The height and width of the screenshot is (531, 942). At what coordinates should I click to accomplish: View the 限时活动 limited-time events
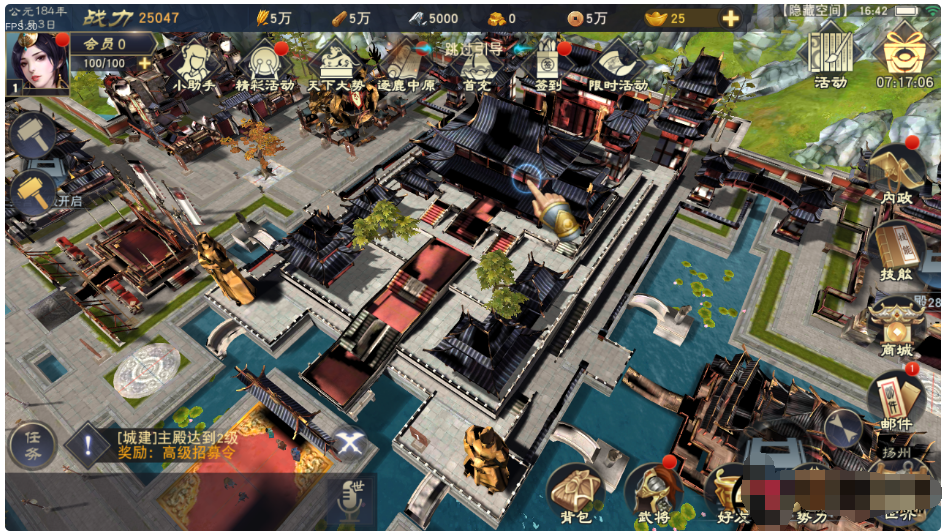point(618,66)
